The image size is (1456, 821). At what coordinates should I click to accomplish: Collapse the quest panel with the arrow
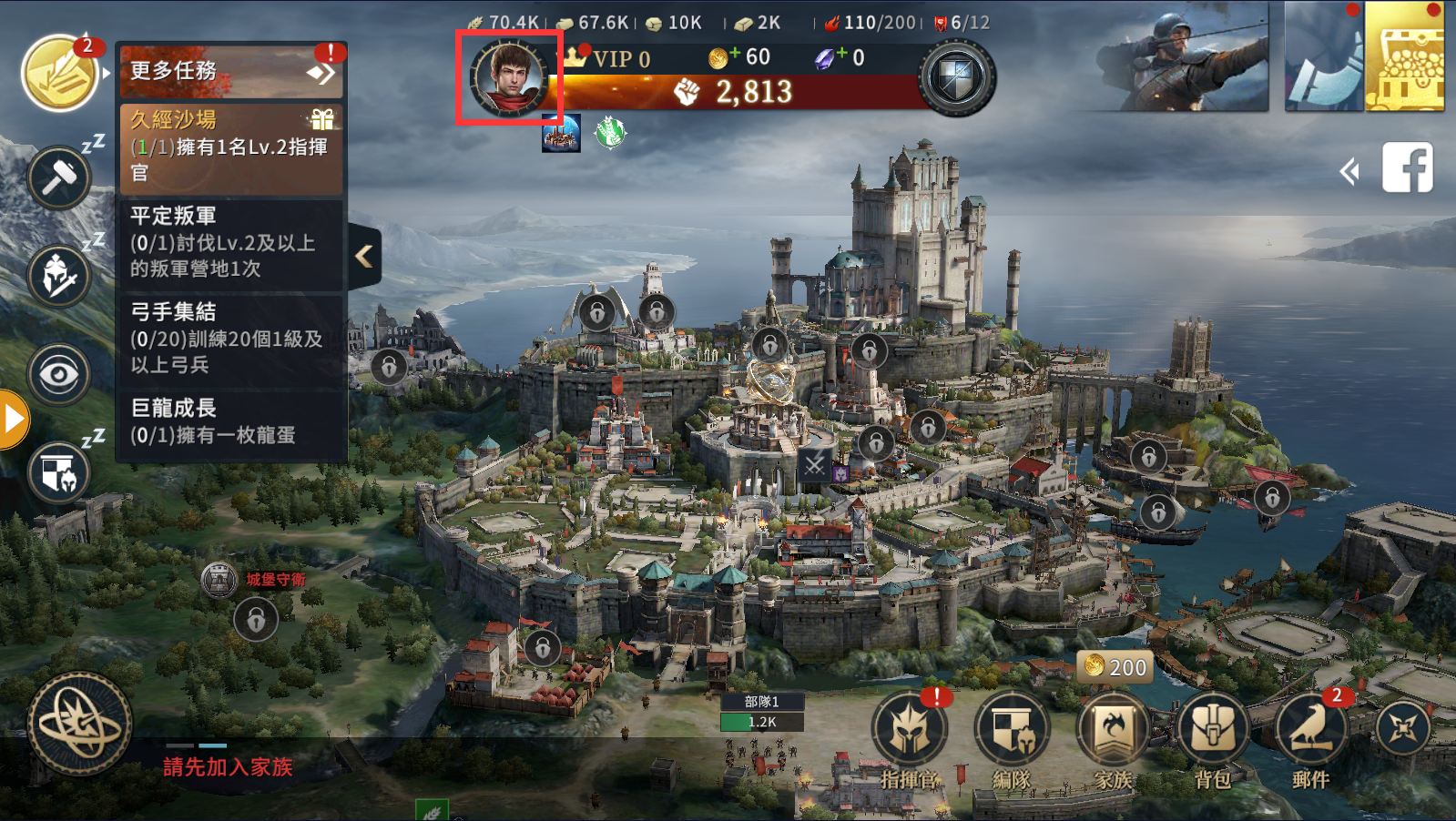pos(364,256)
